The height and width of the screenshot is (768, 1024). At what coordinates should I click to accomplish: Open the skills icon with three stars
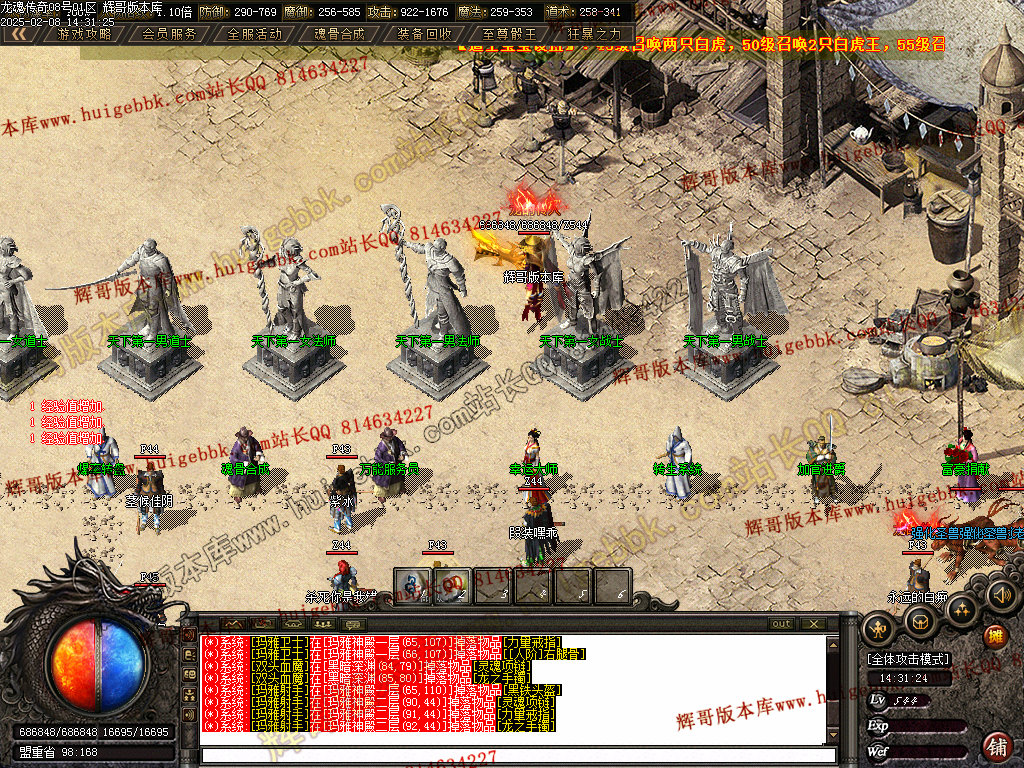(961, 609)
